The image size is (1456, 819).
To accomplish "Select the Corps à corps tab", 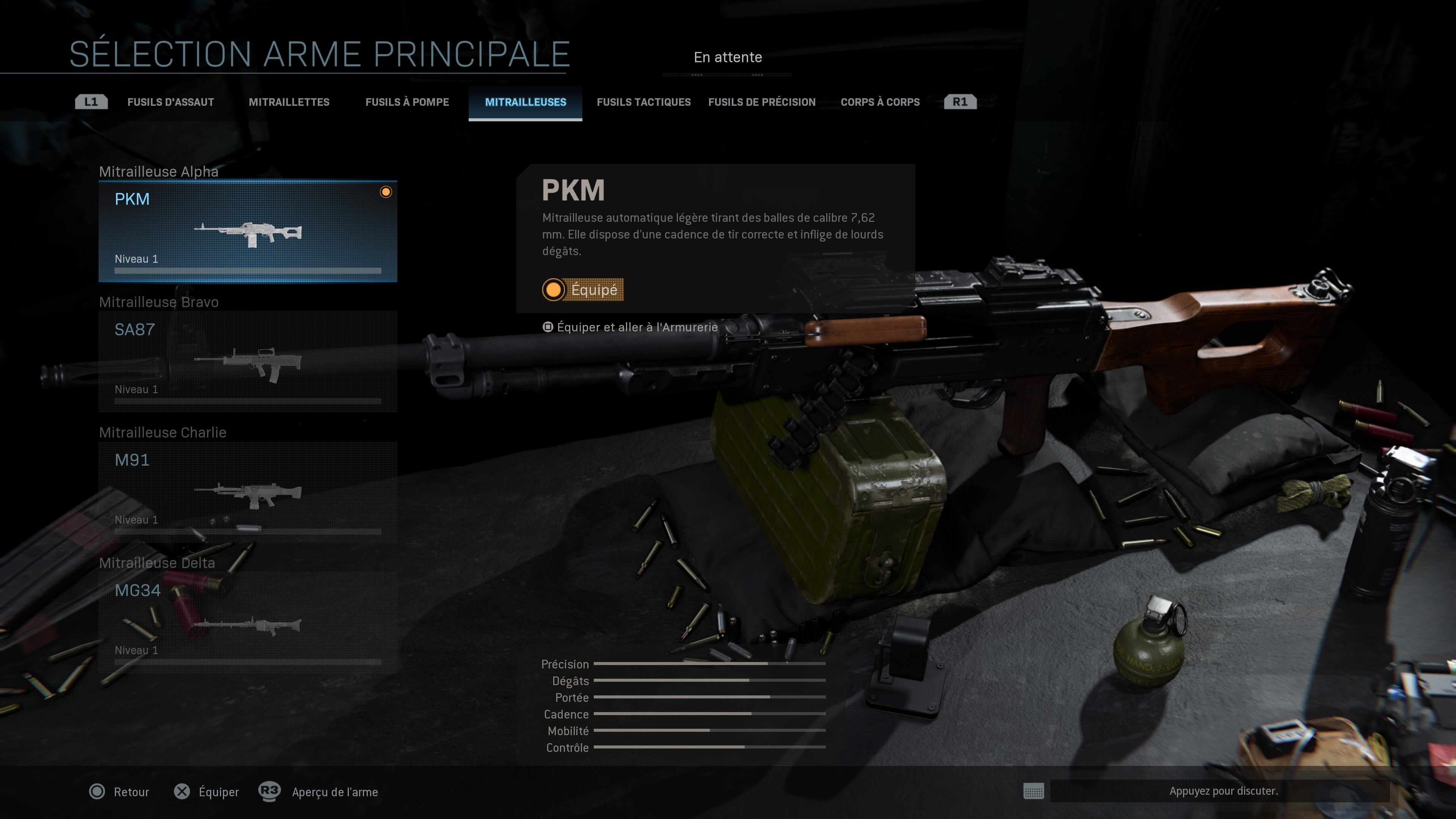I will (x=880, y=102).
